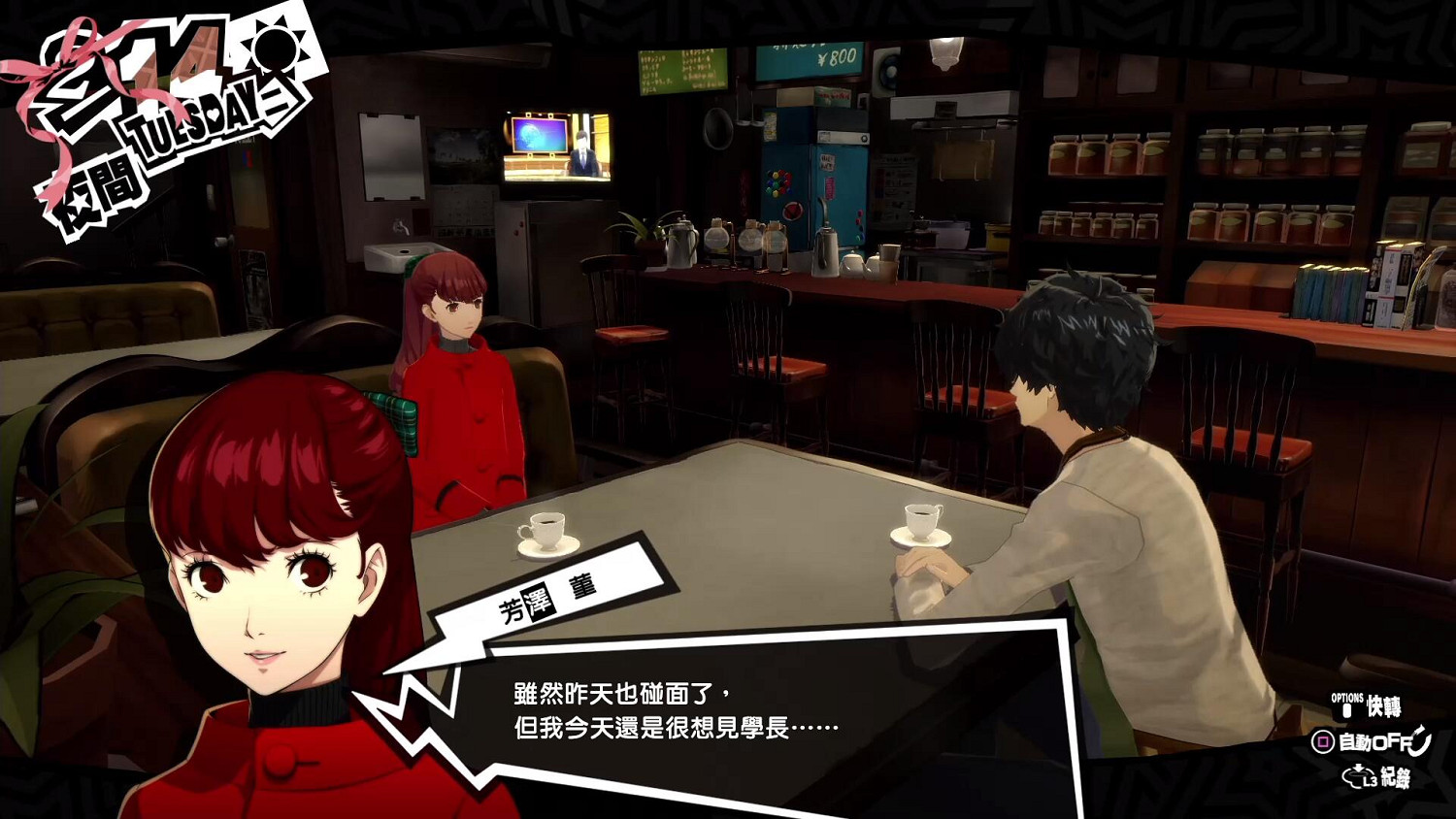Click the OPTIONS fast-forward (快轉) button icon
Image resolution: width=1456 pixels, height=819 pixels.
click(1346, 708)
